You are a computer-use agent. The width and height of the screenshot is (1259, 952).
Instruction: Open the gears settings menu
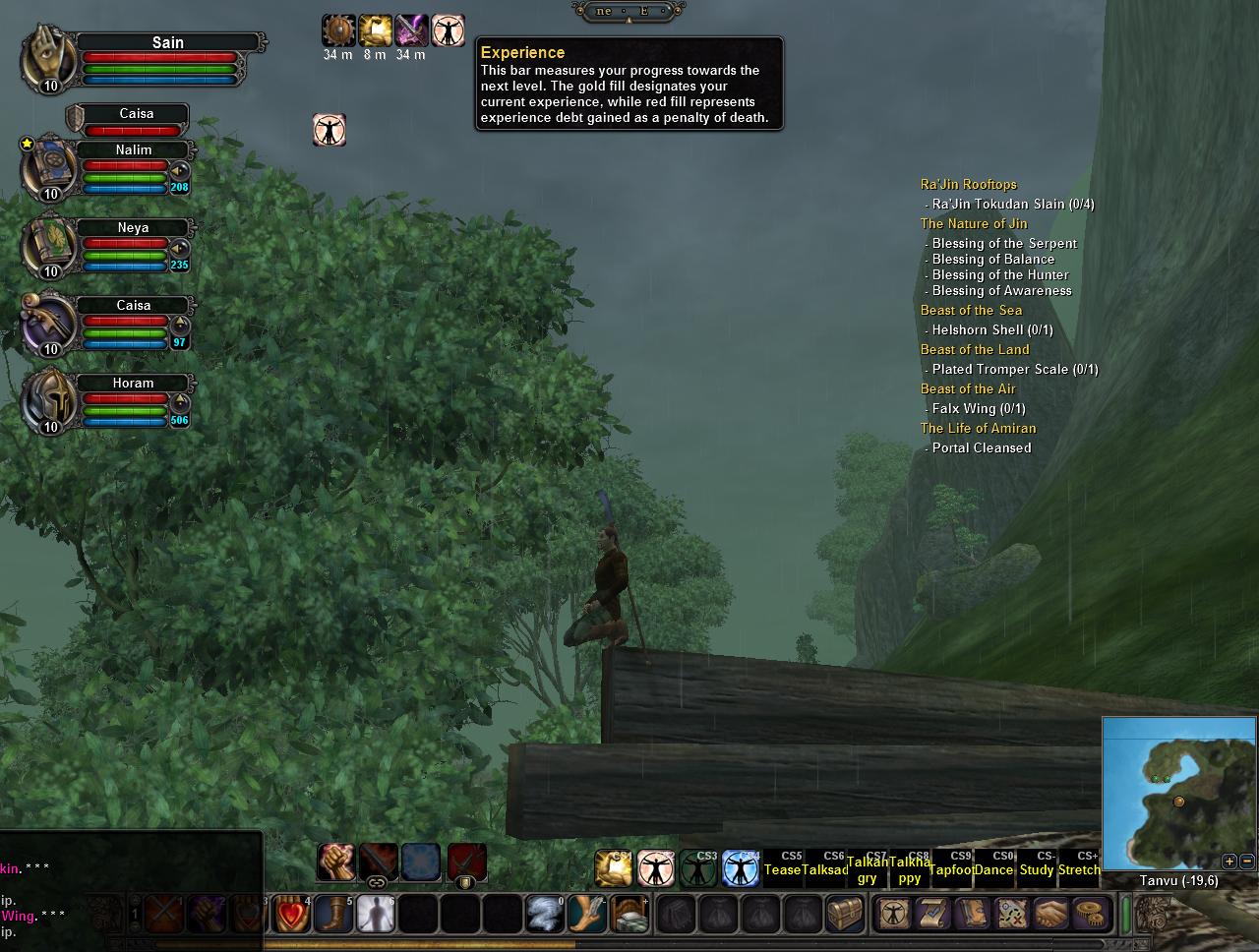(x=1088, y=914)
